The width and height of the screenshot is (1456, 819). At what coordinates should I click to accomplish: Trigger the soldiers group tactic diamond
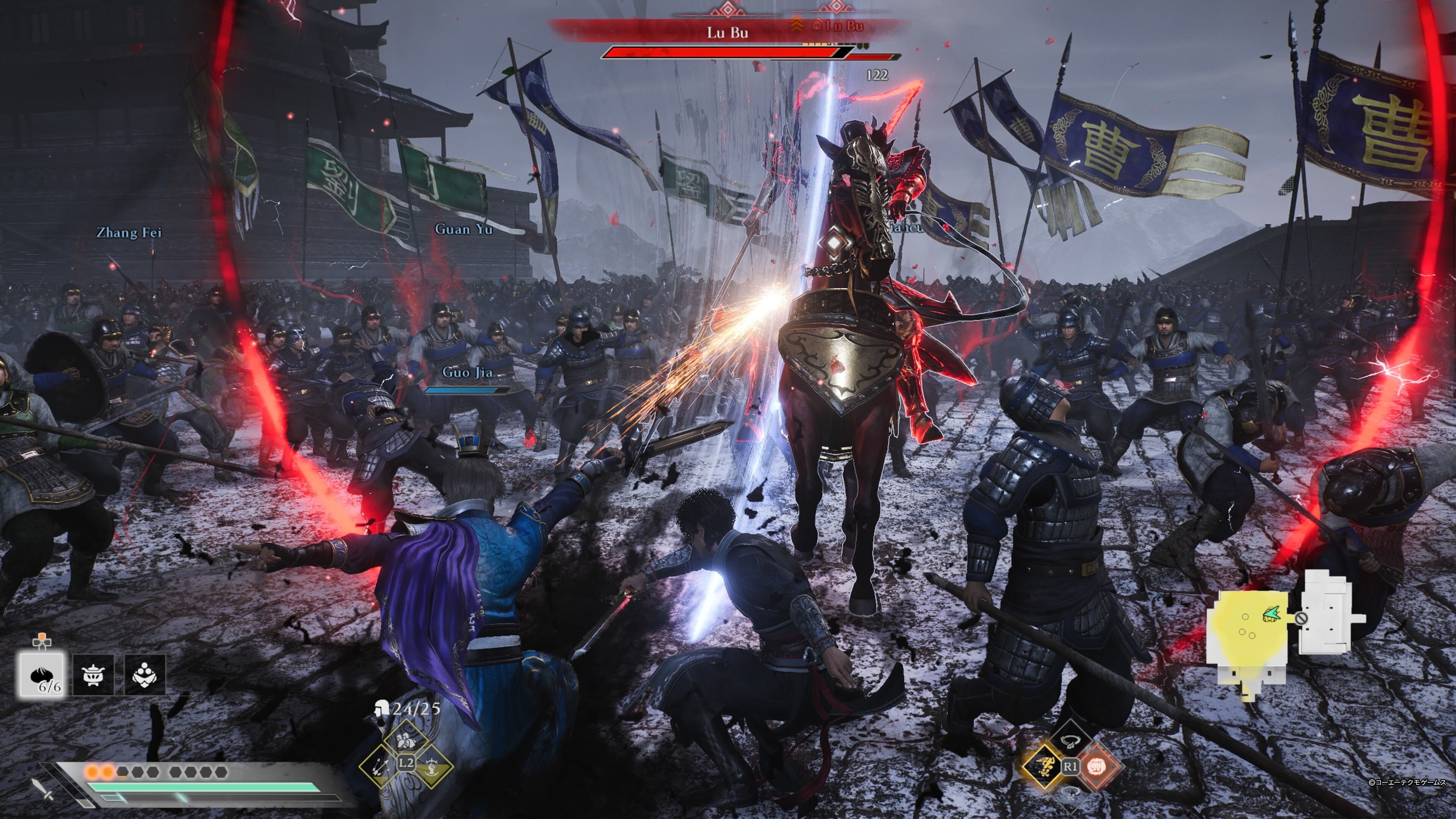point(406,741)
